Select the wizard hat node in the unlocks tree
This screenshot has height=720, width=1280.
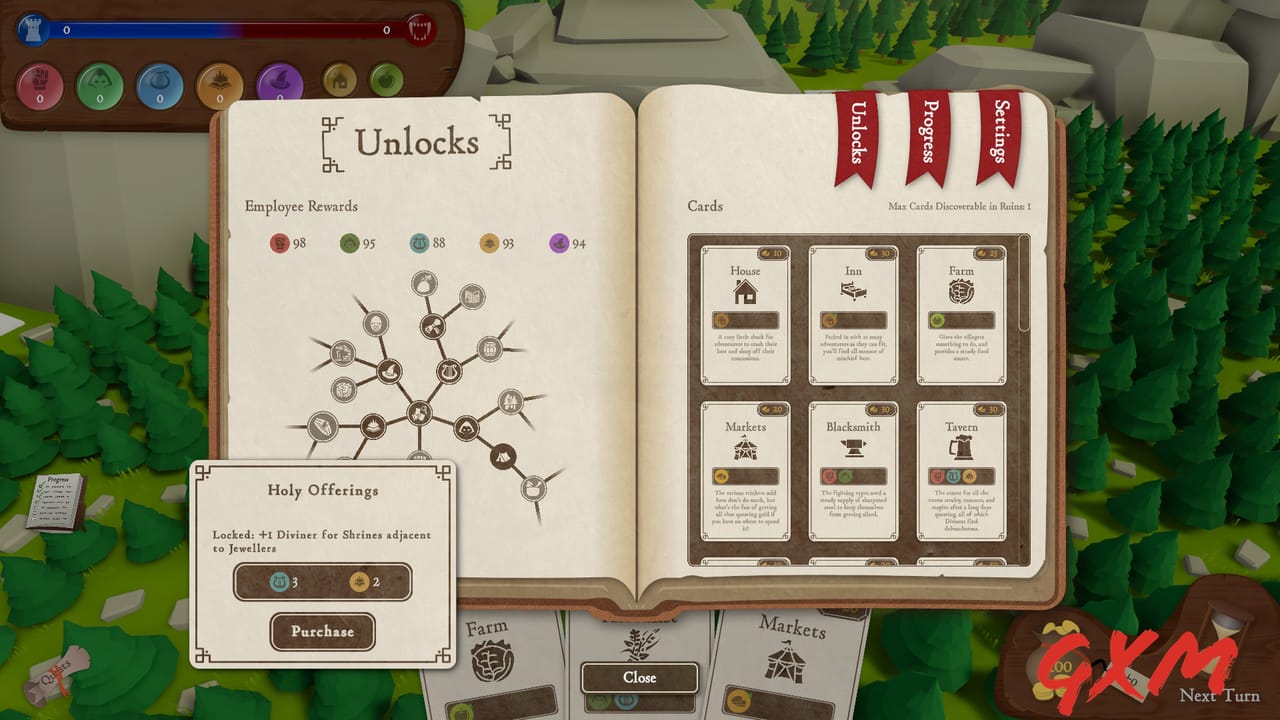[392, 370]
